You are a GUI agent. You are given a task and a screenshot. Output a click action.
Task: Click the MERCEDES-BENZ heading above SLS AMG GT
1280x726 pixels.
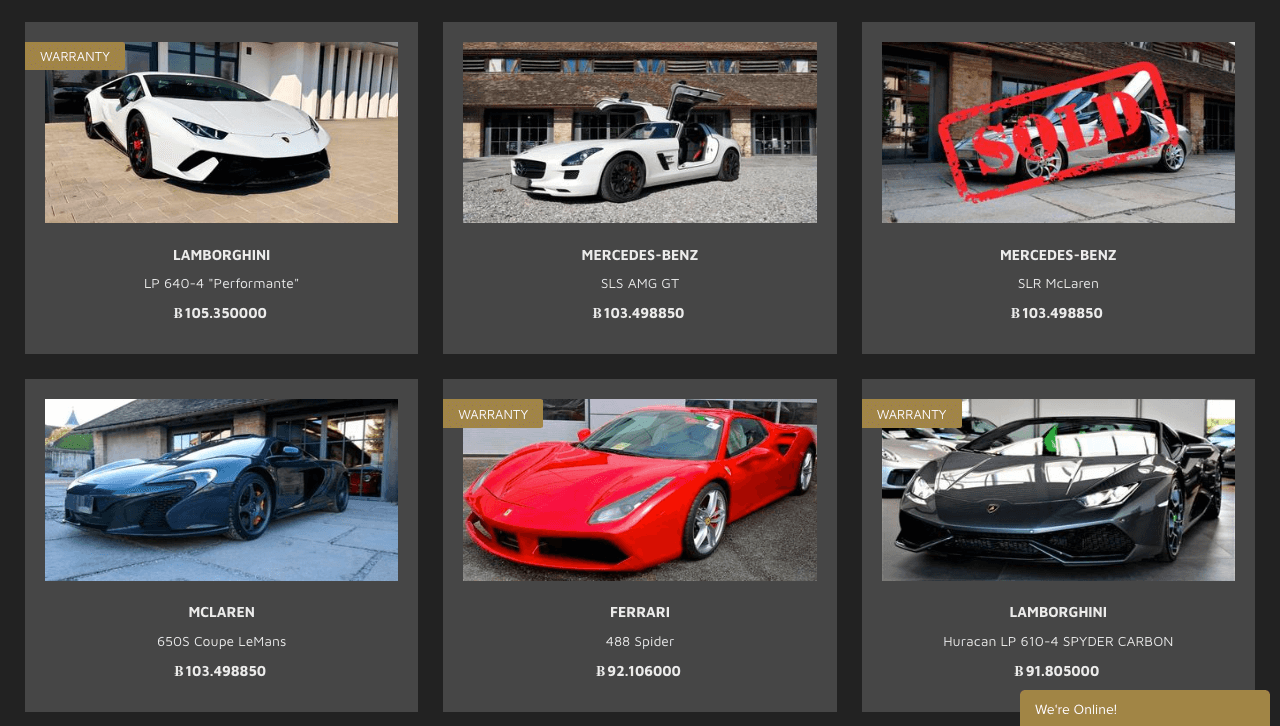pyautogui.click(x=640, y=254)
